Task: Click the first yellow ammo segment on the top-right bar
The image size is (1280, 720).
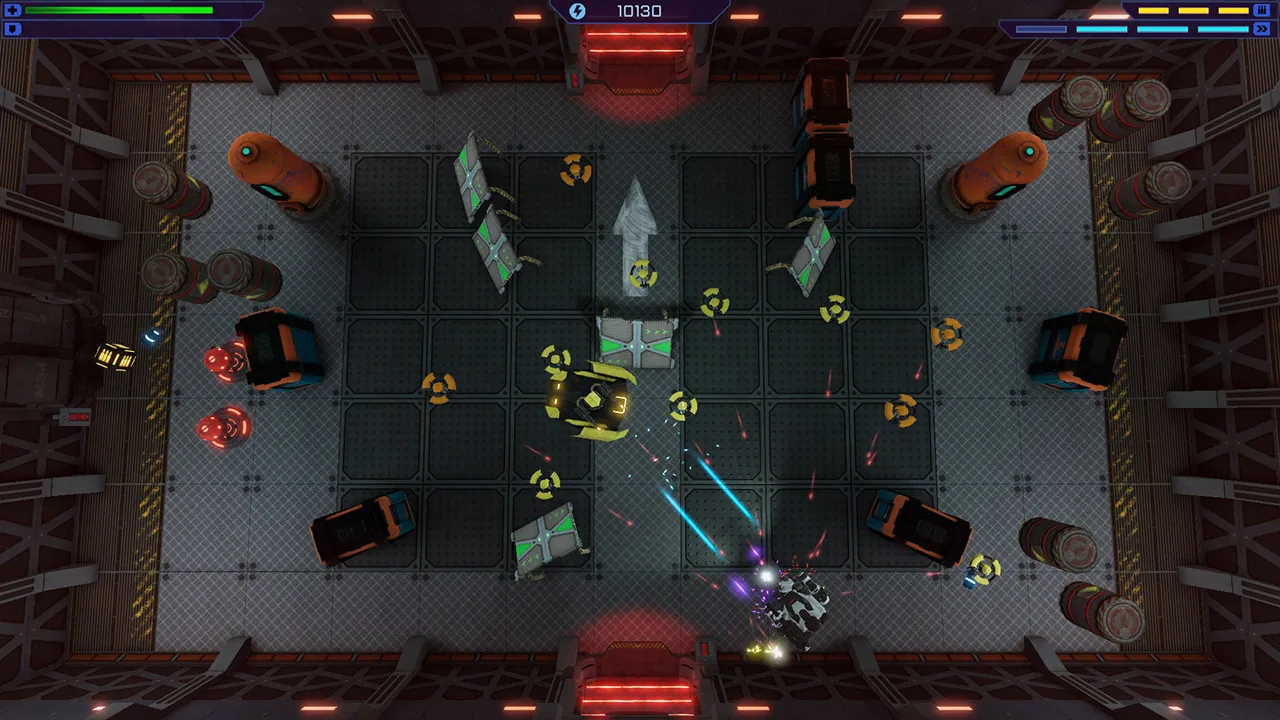Action: point(1153,10)
